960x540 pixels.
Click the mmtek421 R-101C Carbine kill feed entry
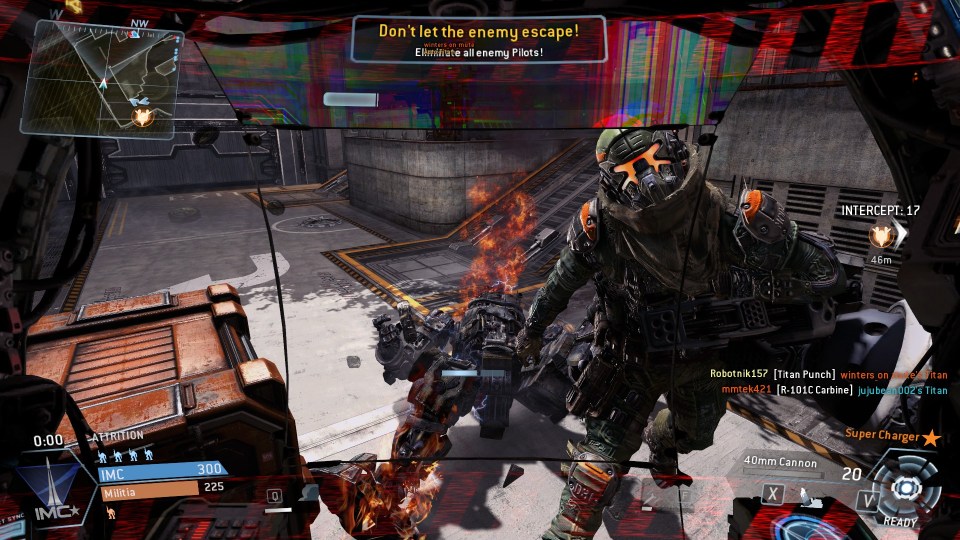tap(821, 390)
